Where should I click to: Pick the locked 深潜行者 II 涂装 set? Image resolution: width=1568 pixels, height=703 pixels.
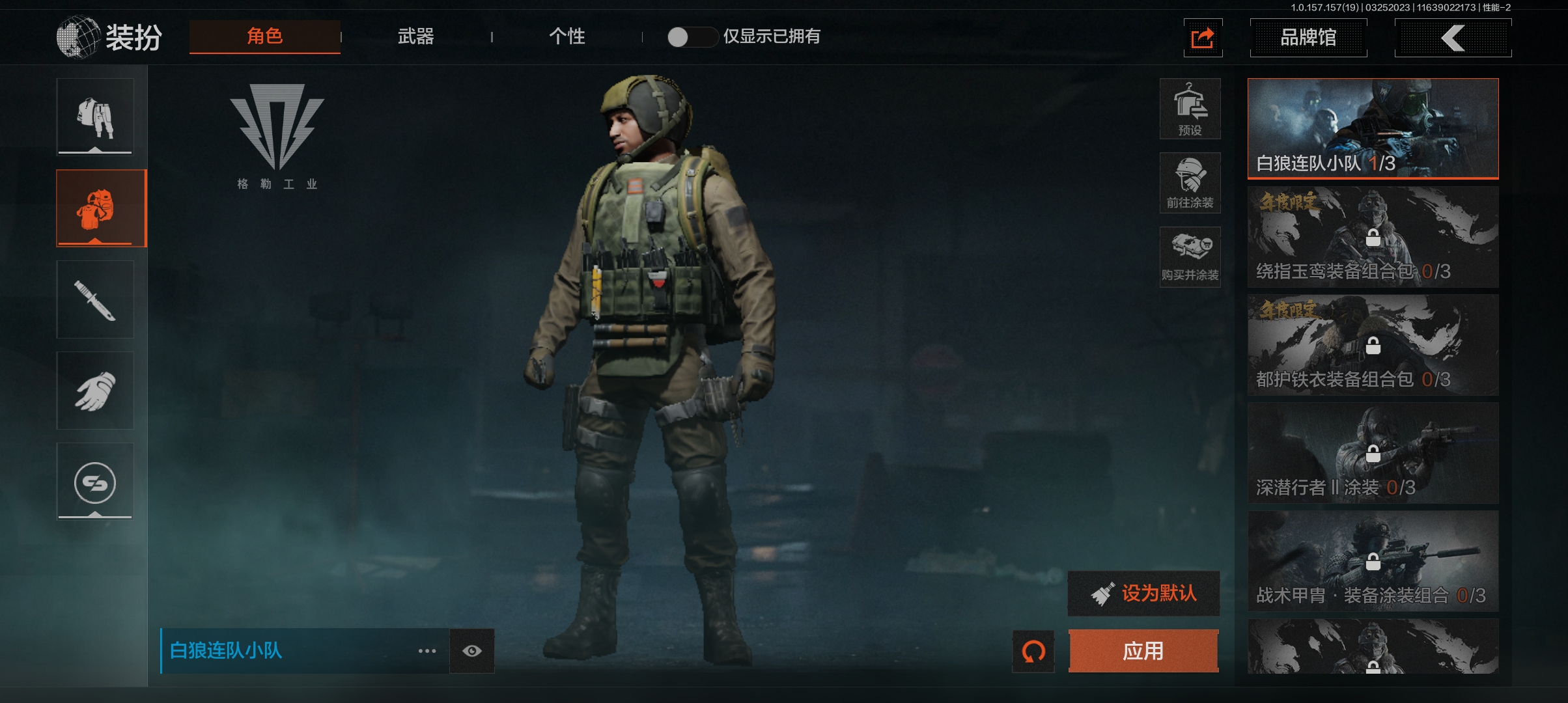click(1373, 453)
